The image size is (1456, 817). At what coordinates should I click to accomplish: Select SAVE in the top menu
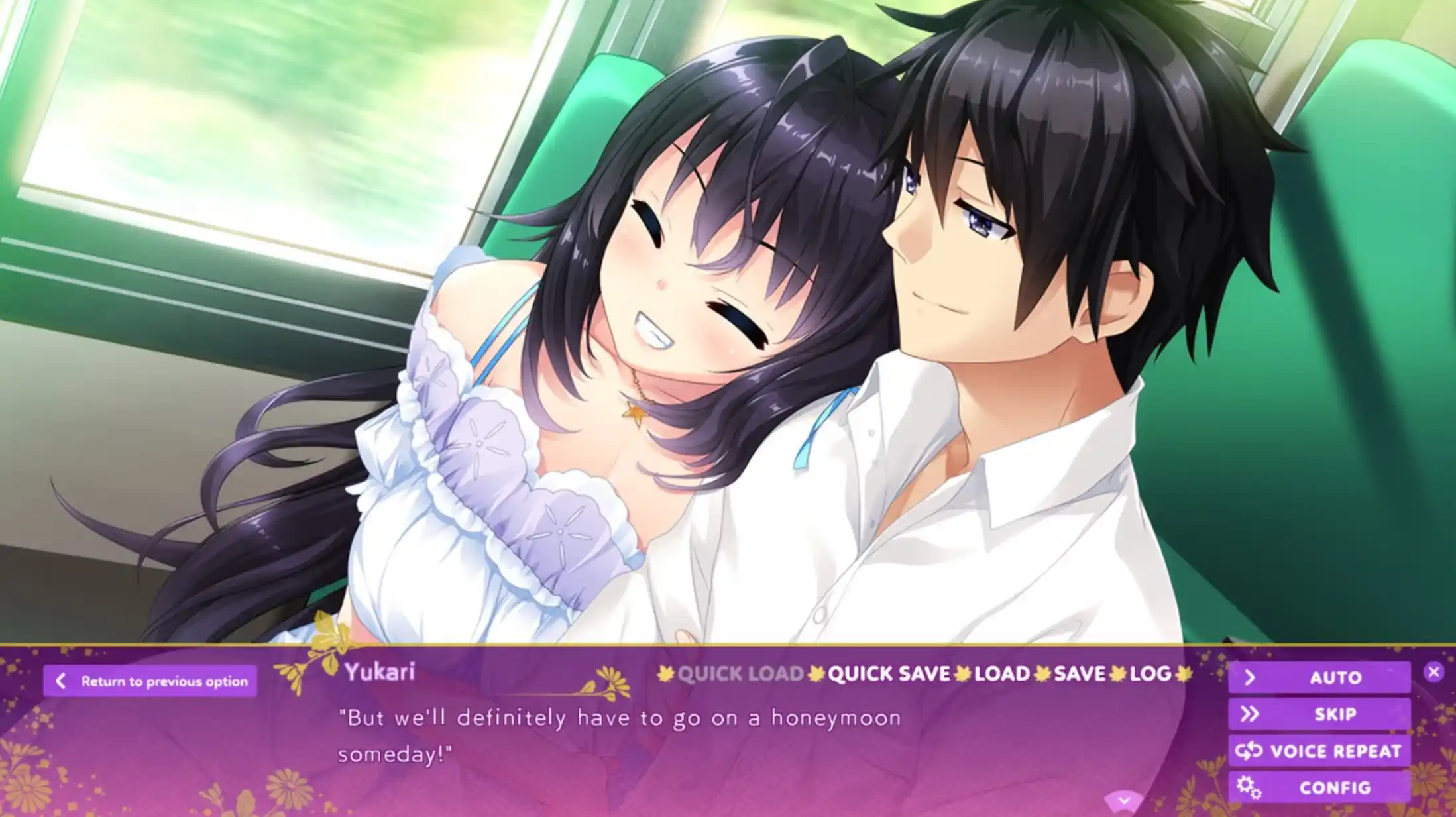pos(1082,675)
